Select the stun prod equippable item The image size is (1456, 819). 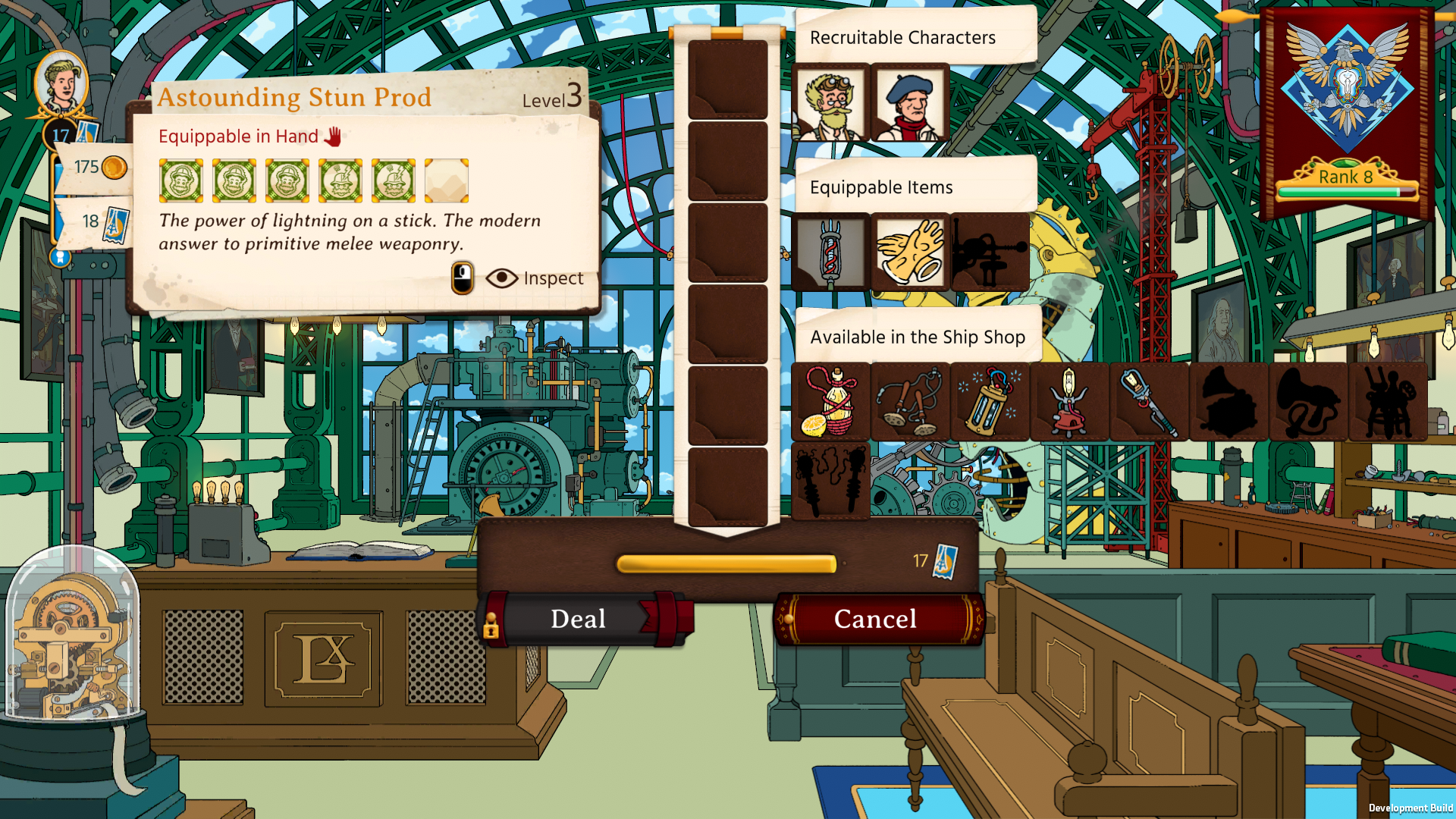830,253
